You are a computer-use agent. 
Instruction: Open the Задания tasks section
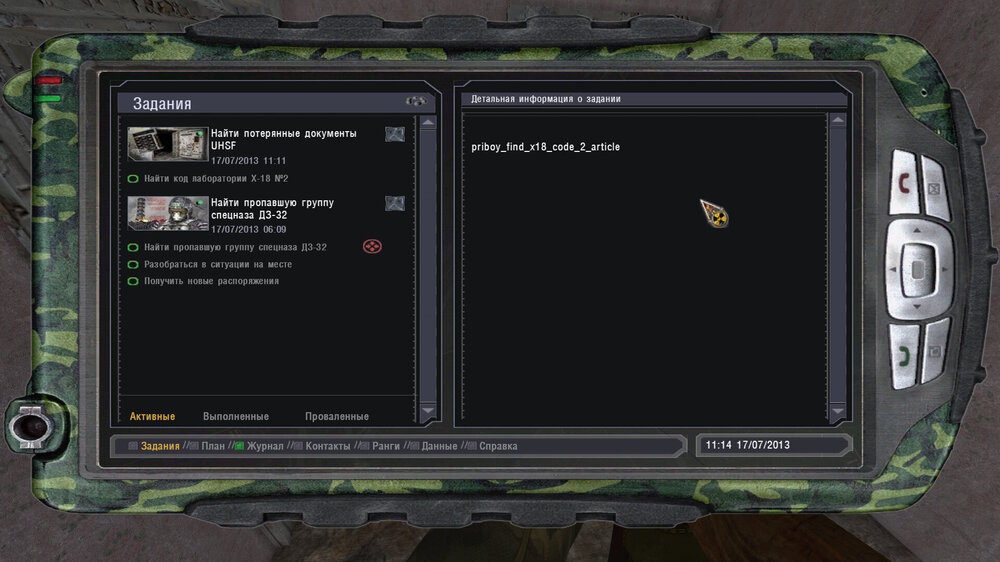[x=159, y=446]
